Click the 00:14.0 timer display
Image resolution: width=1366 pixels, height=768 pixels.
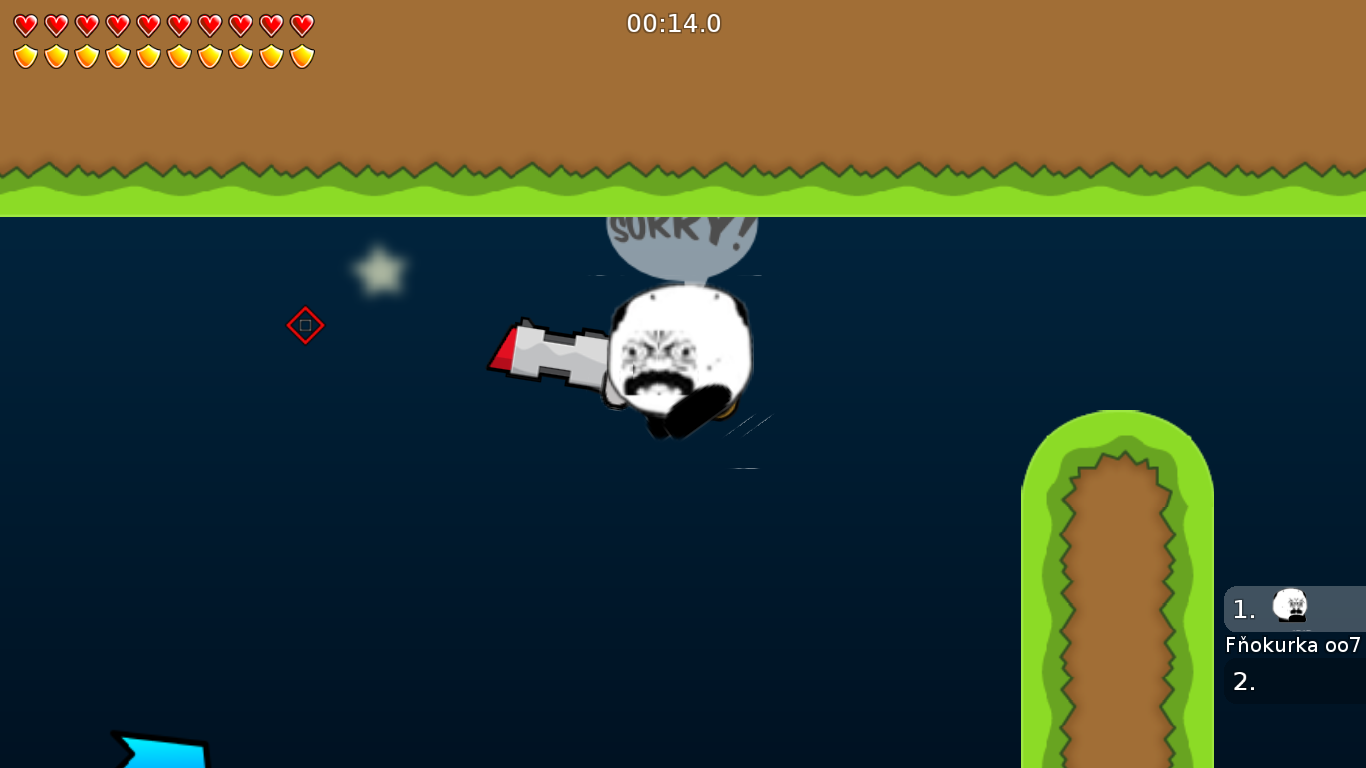coord(674,24)
